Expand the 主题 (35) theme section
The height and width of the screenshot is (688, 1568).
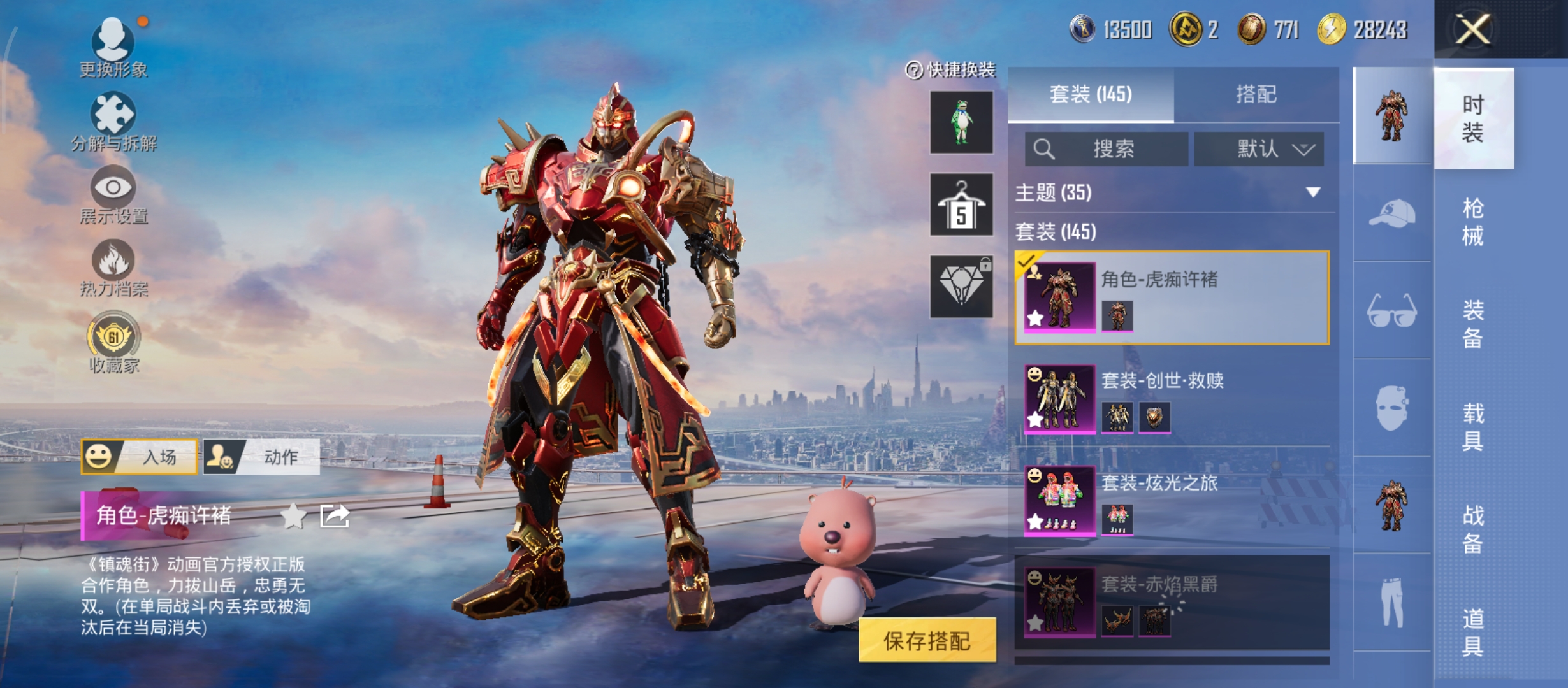pyautogui.click(x=1172, y=192)
